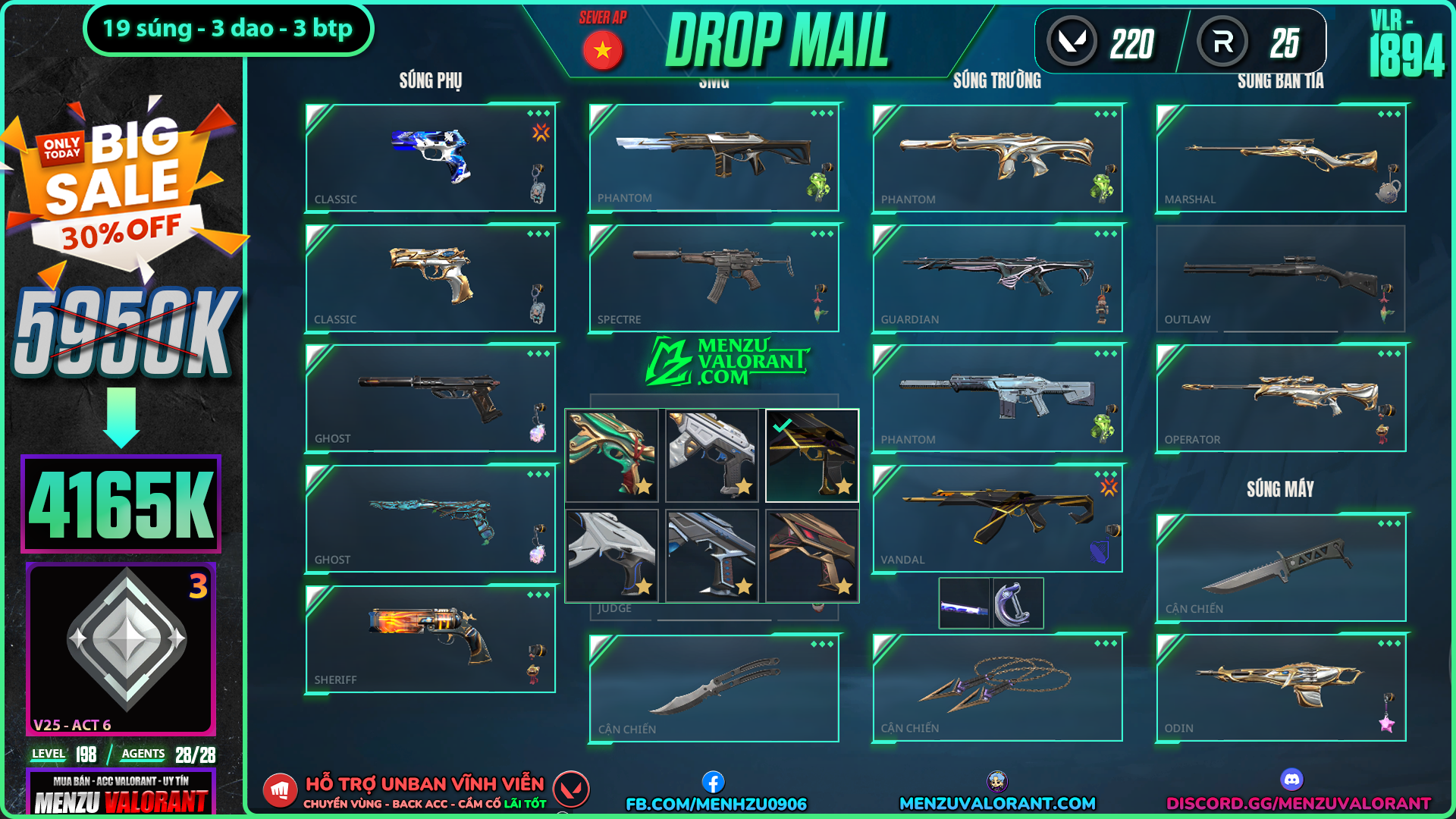Select the Guardian weapon slot

tap(997, 278)
